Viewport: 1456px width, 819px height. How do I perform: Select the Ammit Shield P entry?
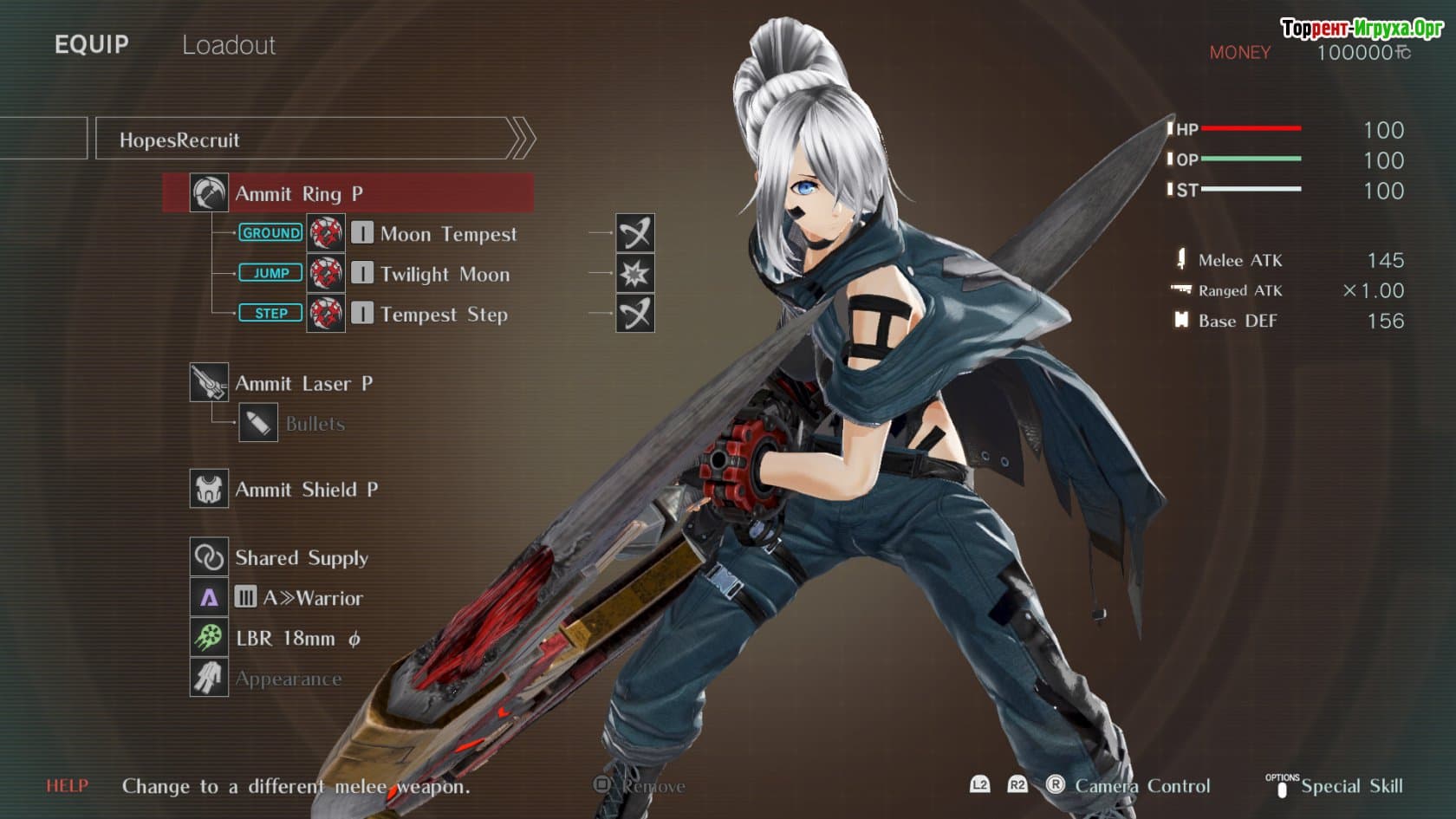click(x=306, y=490)
